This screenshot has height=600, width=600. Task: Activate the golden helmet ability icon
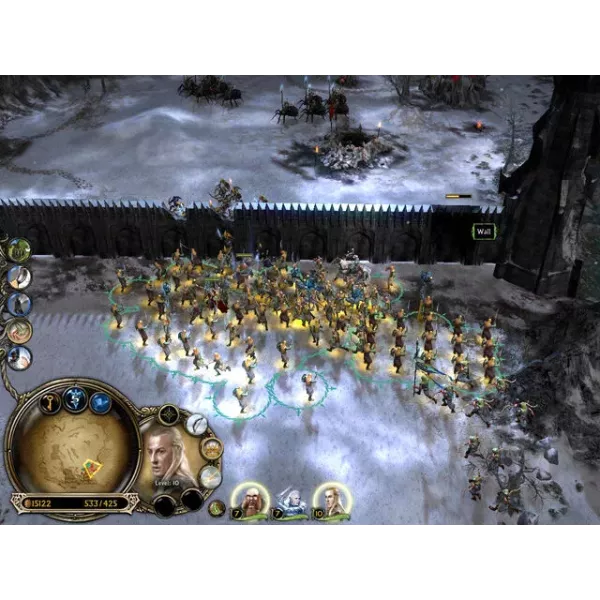210,448
